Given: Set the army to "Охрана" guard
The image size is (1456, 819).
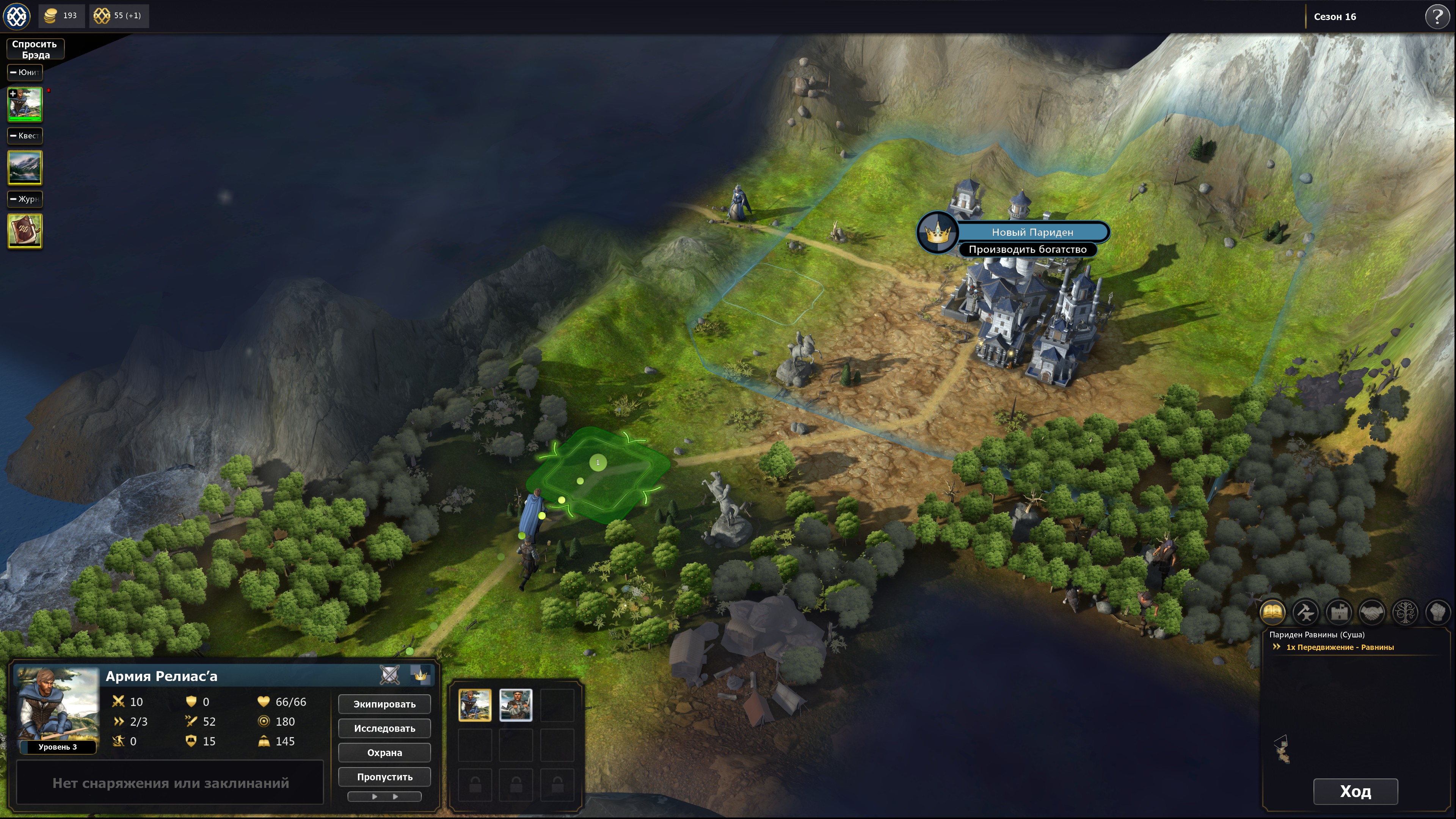Looking at the screenshot, I should coord(384,752).
